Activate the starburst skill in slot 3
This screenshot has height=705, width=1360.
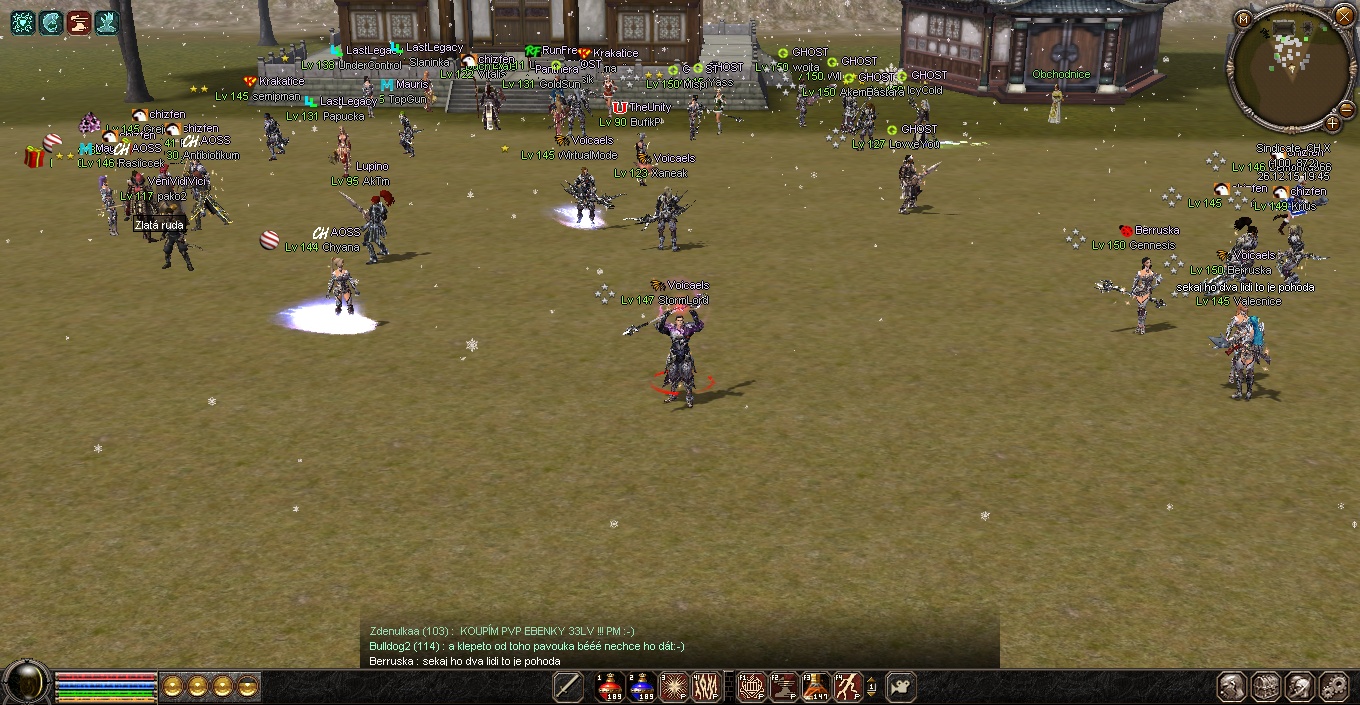tap(673, 687)
